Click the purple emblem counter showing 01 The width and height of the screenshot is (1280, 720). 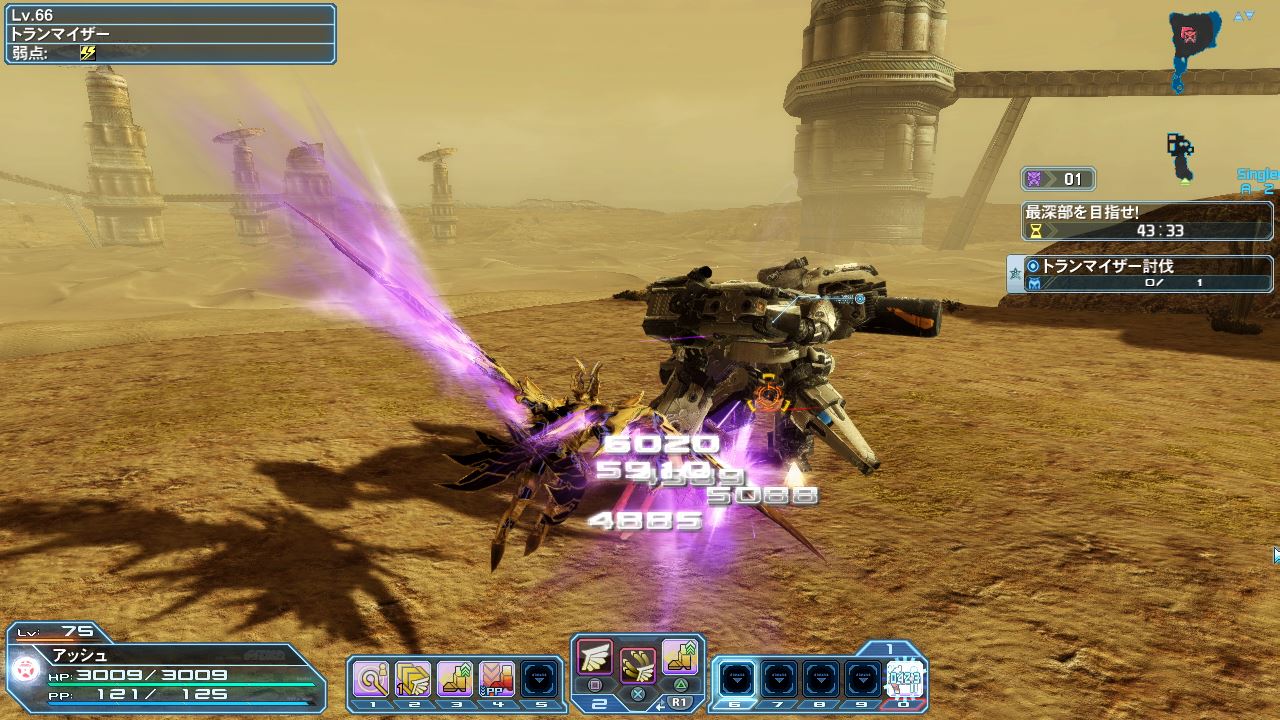[1058, 180]
